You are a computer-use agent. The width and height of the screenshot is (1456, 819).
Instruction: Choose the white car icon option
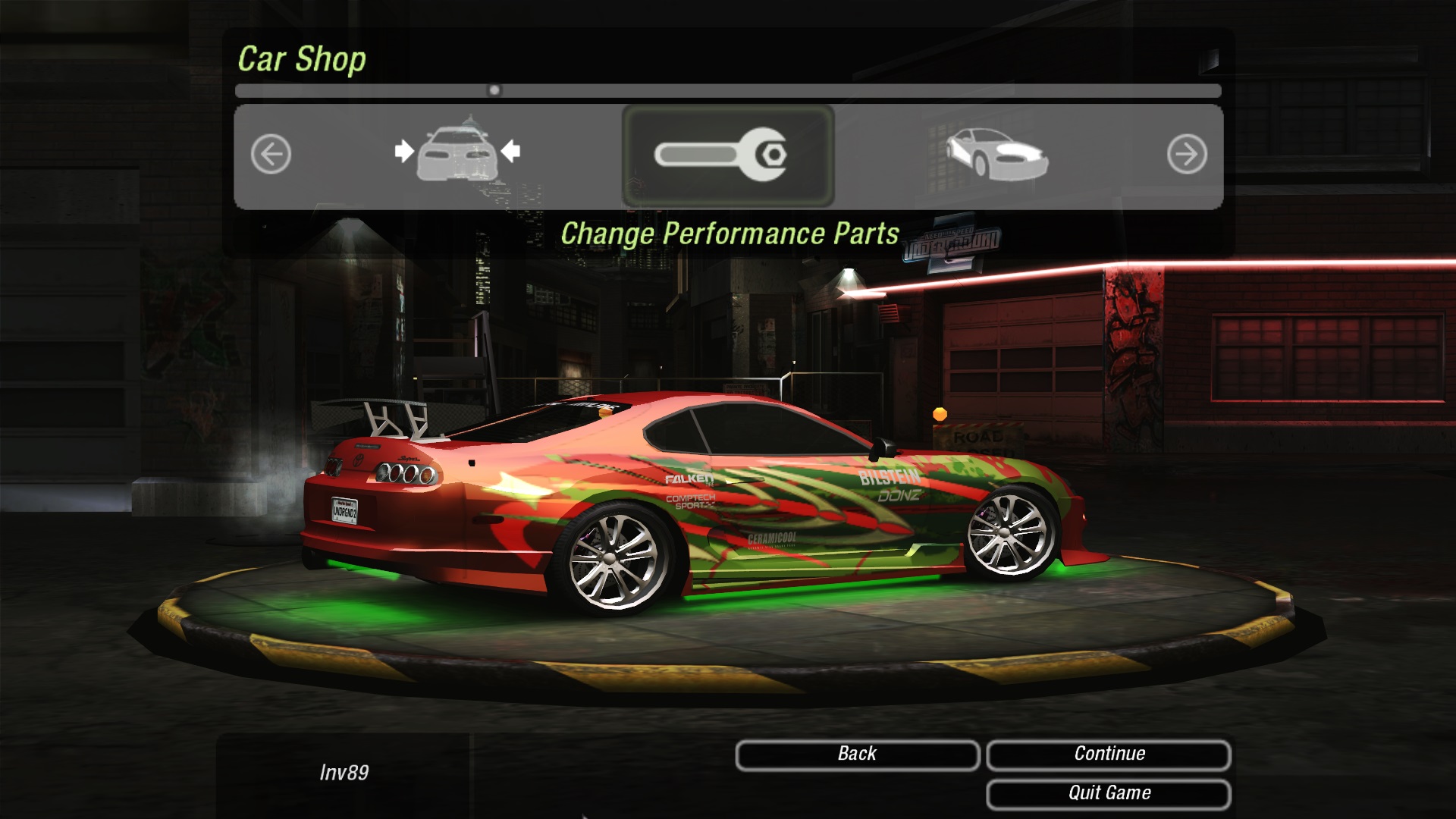tap(996, 154)
